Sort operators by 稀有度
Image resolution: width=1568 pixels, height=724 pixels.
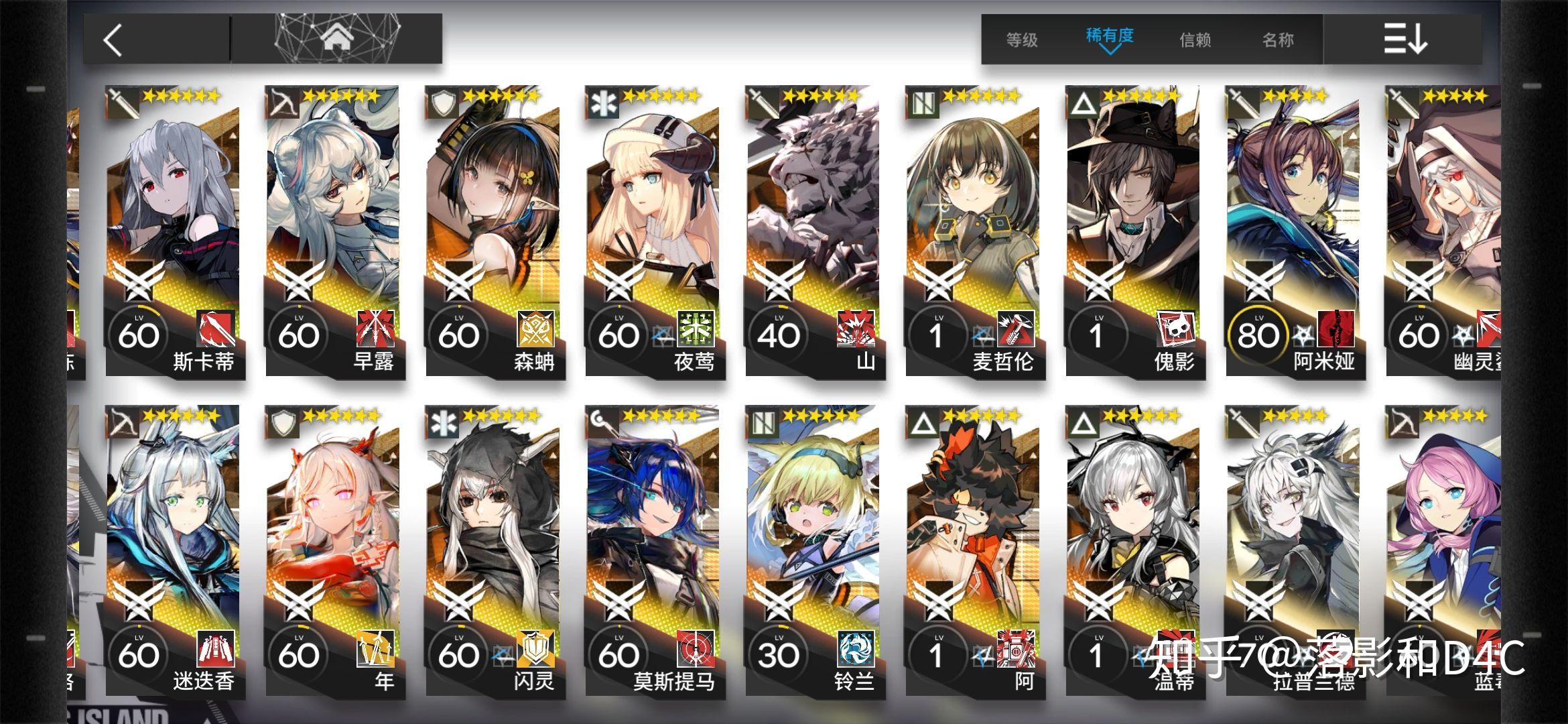1110,38
